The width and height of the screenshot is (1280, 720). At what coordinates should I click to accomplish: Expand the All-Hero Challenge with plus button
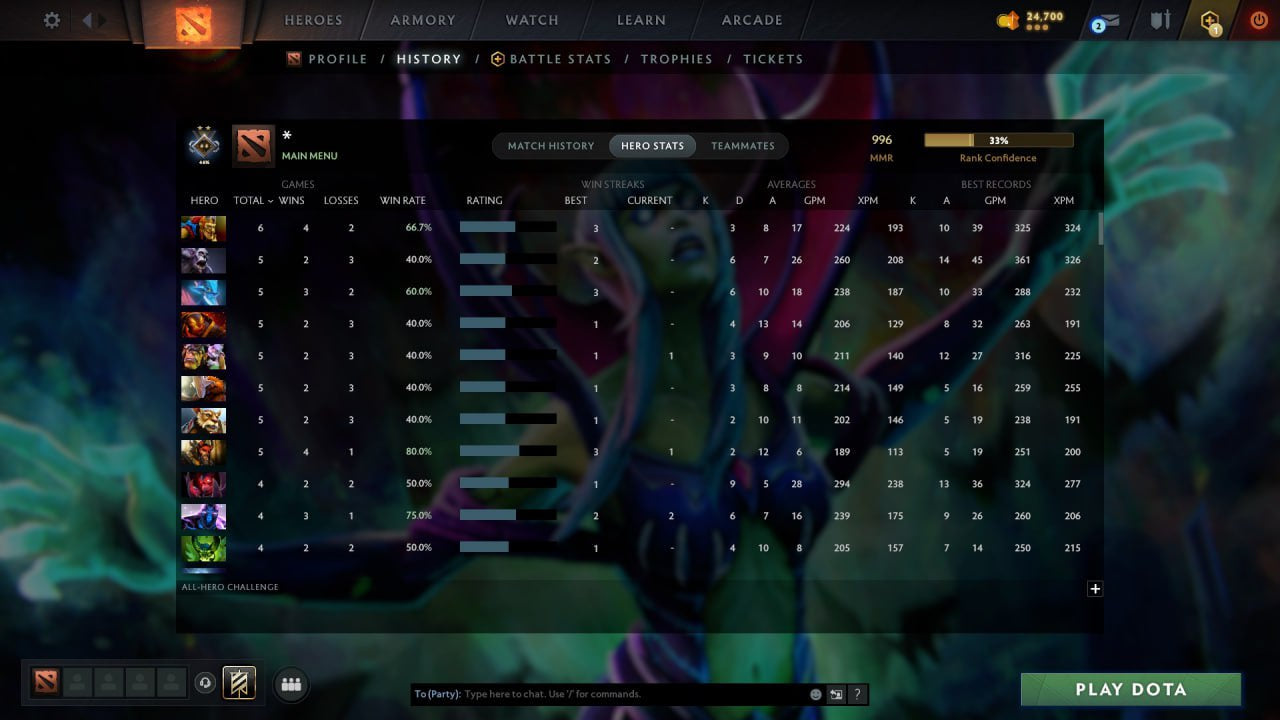tap(1095, 589)
